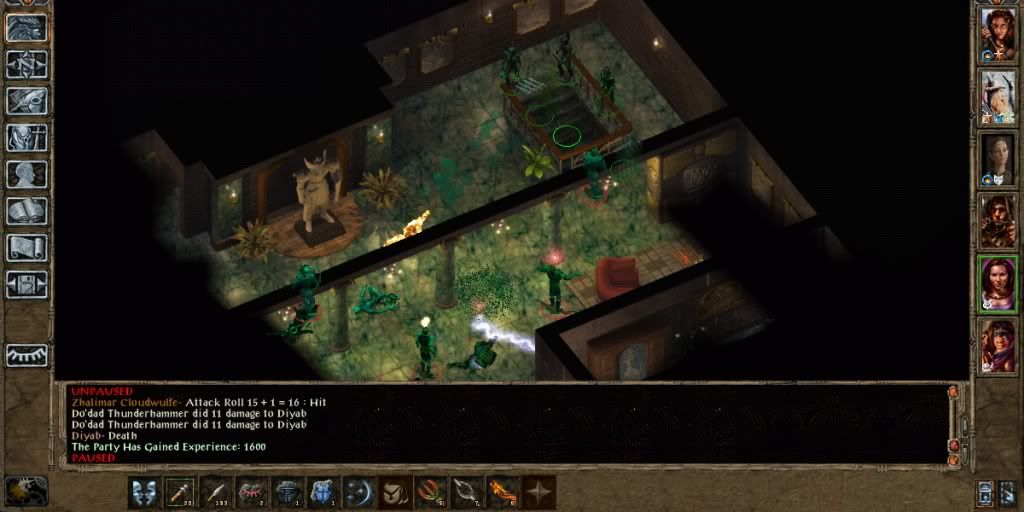Use the quick weapon slot showing count 193

click(217, 491)
